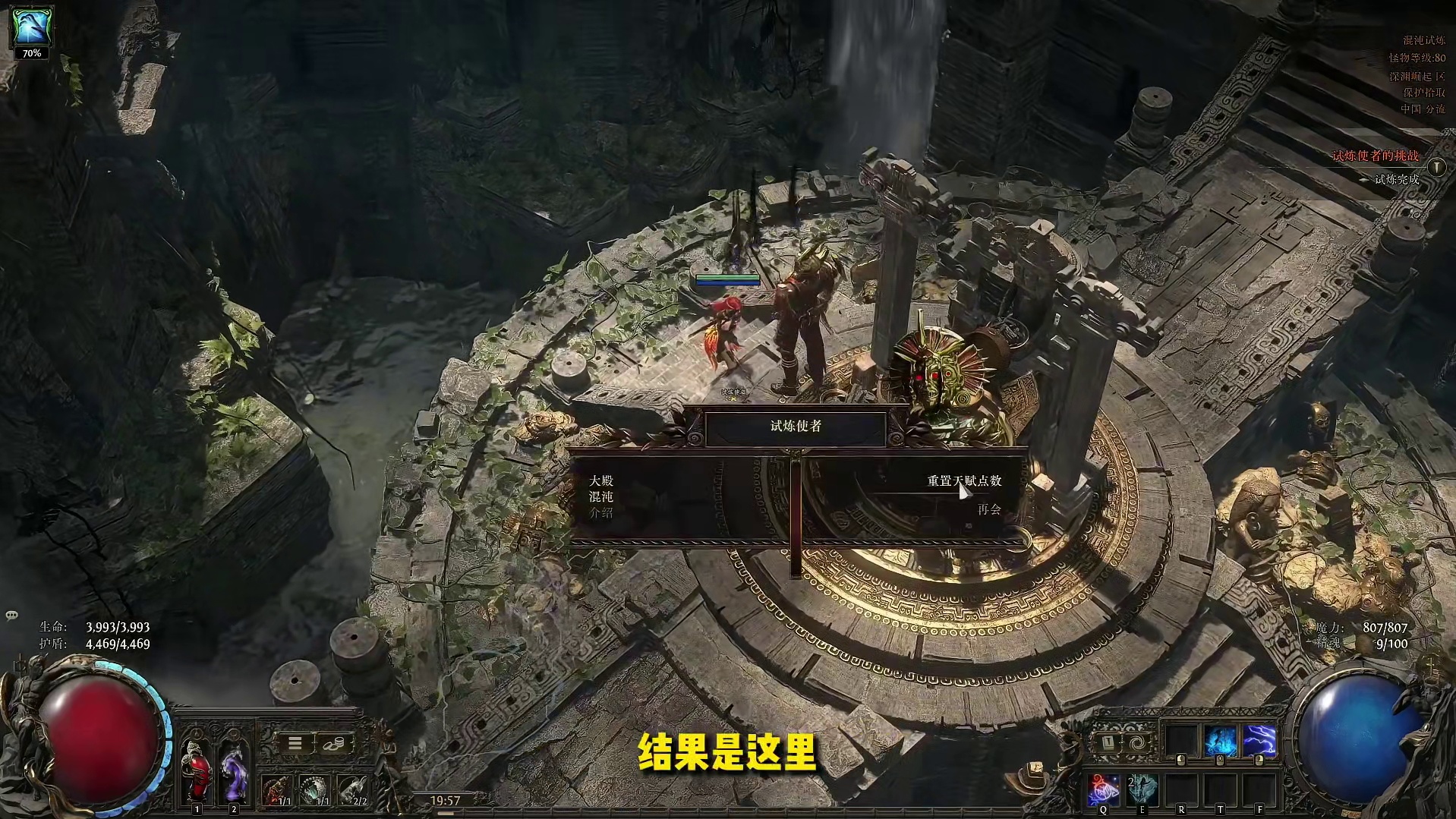Viewport: 1456px width, 819px height.
Task: Open the coins and rings shop button
Action: [333, 743]
